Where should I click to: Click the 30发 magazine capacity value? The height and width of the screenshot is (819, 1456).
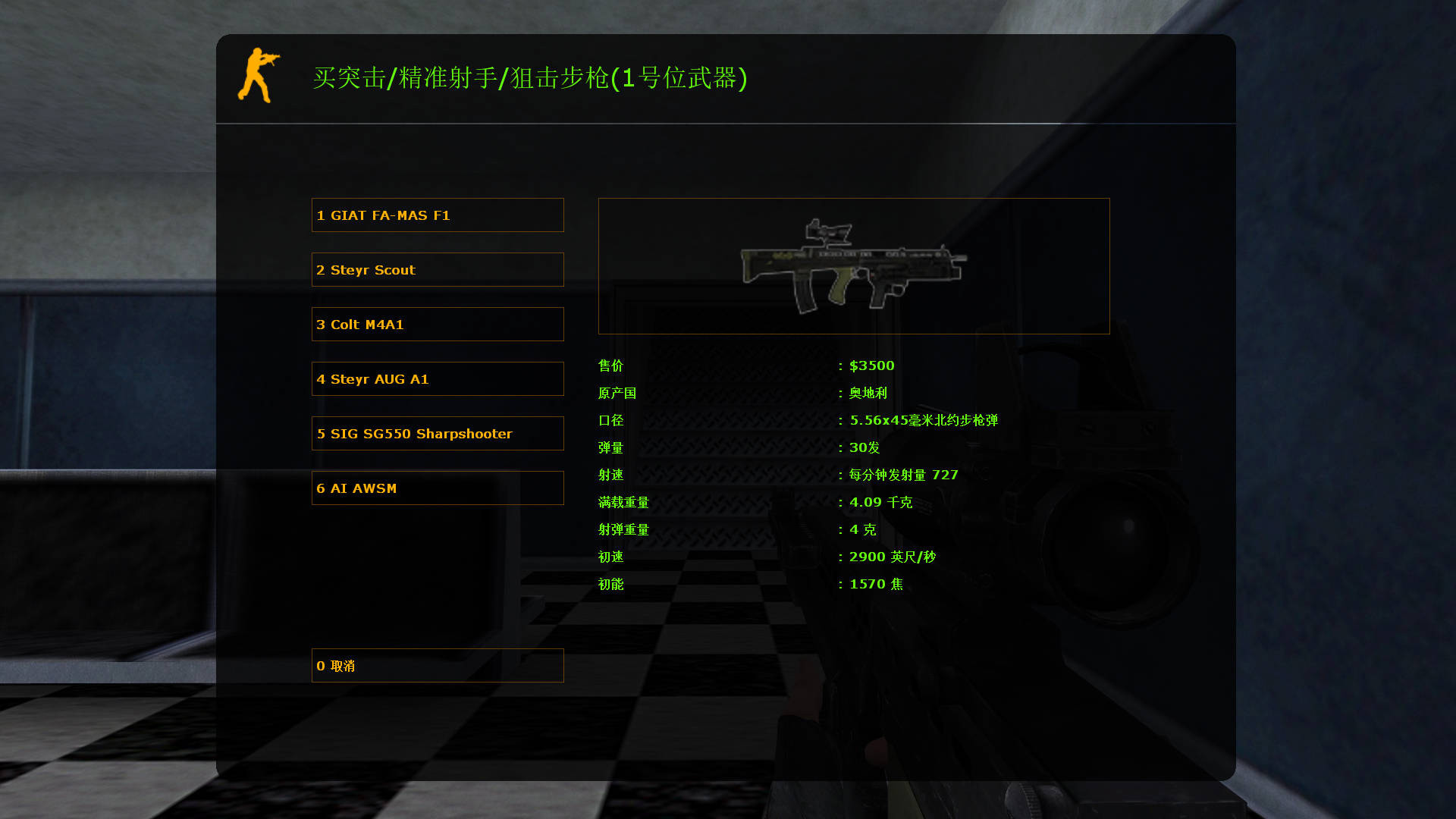point(864,447)
